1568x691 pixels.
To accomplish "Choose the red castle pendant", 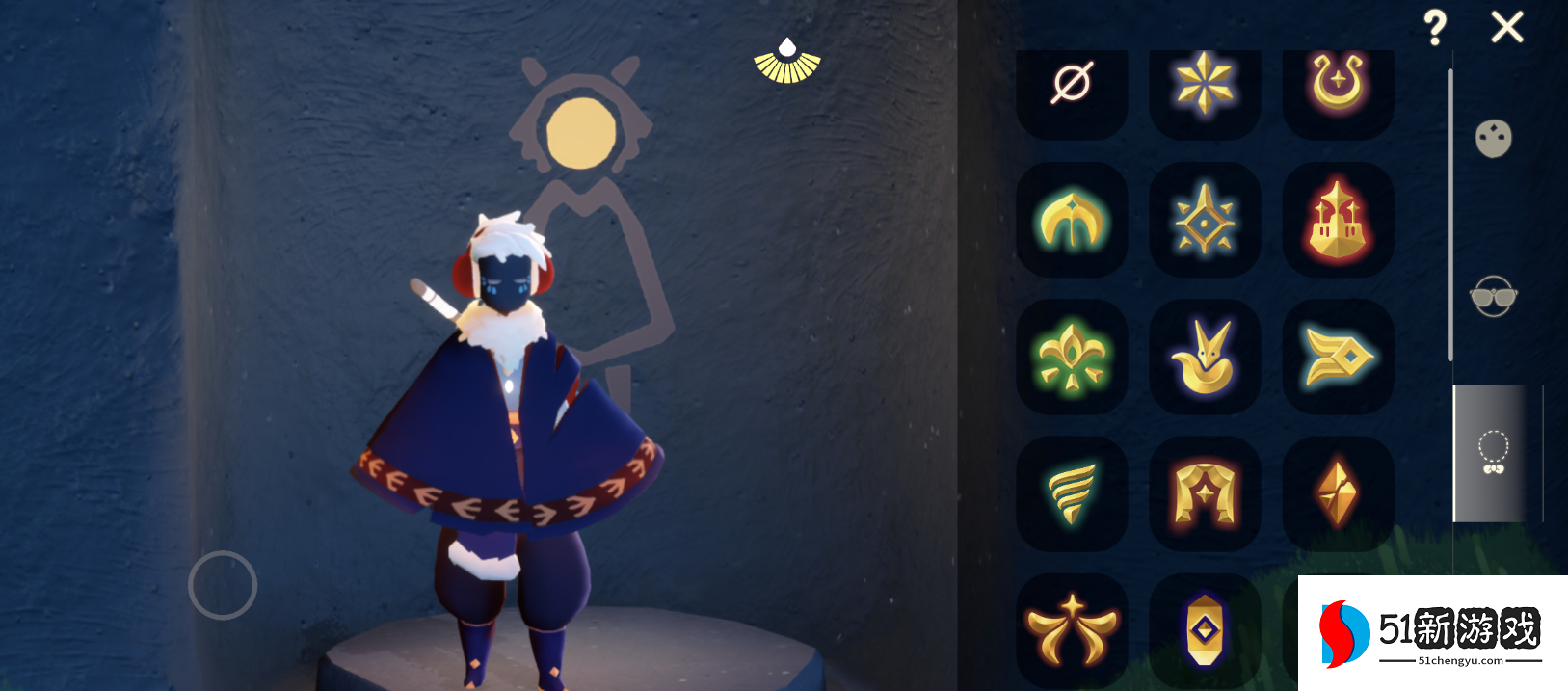I will pyautogui.click(x=1338, y=221).
